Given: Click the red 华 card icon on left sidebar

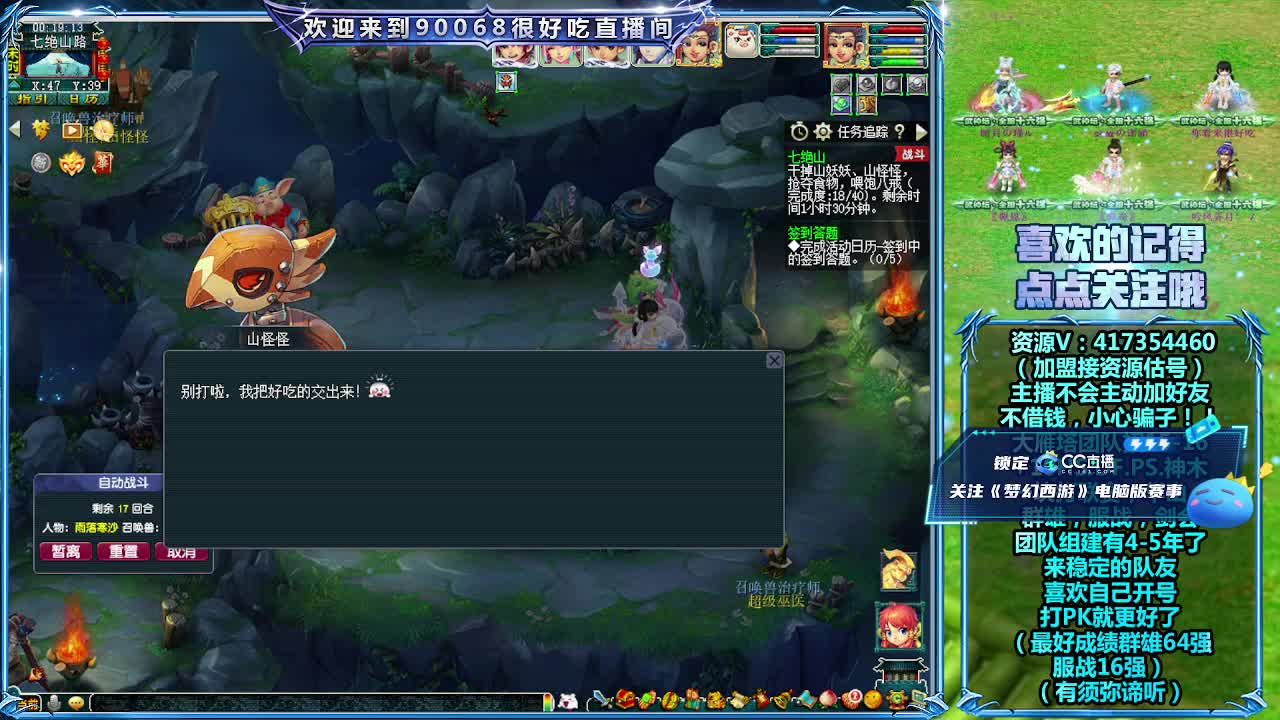Looking at the screenshot, I should pos(103,161).
